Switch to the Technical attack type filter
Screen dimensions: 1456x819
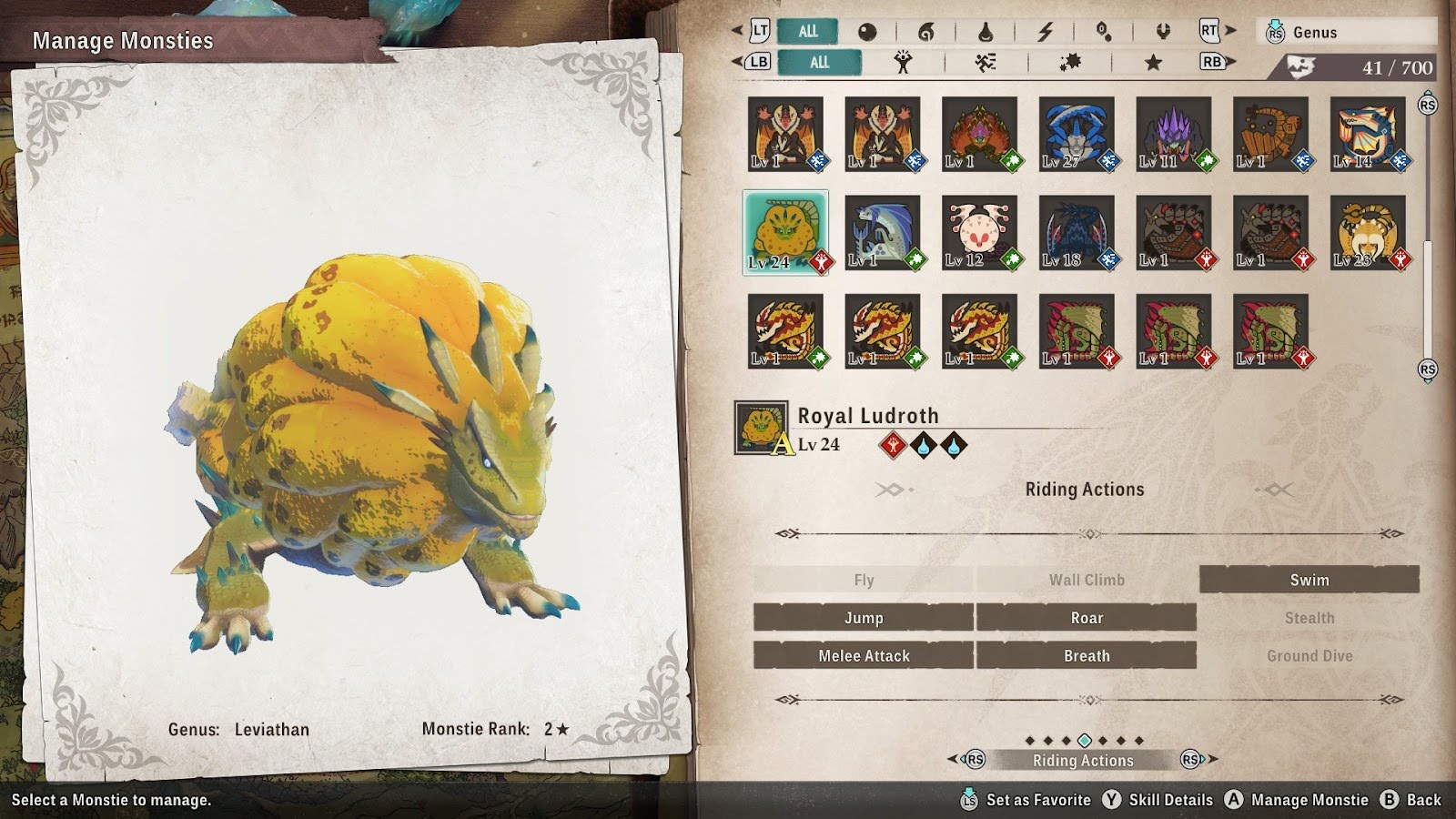(1069, 62)
